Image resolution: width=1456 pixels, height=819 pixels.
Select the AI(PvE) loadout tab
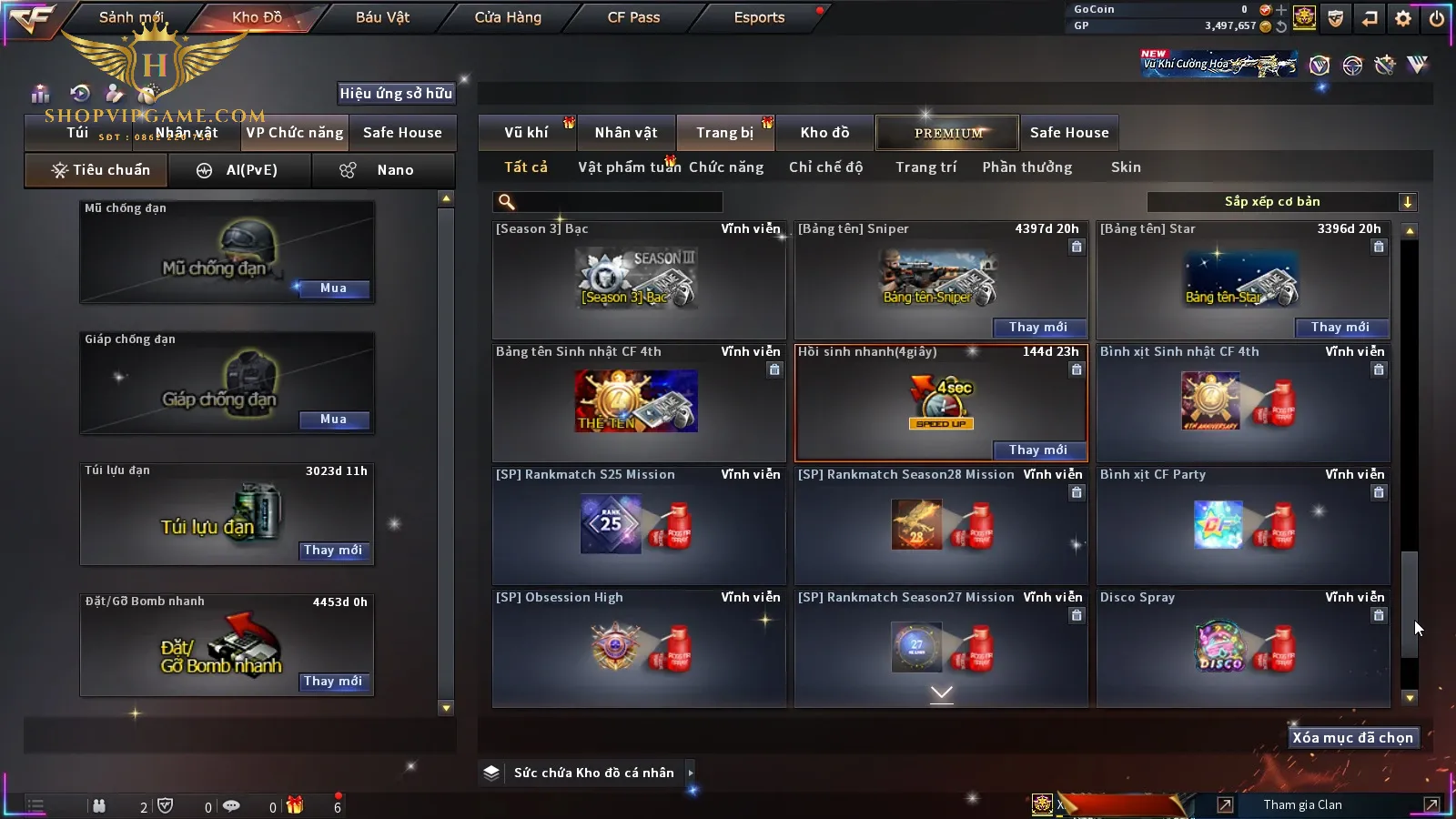[239, 170]
